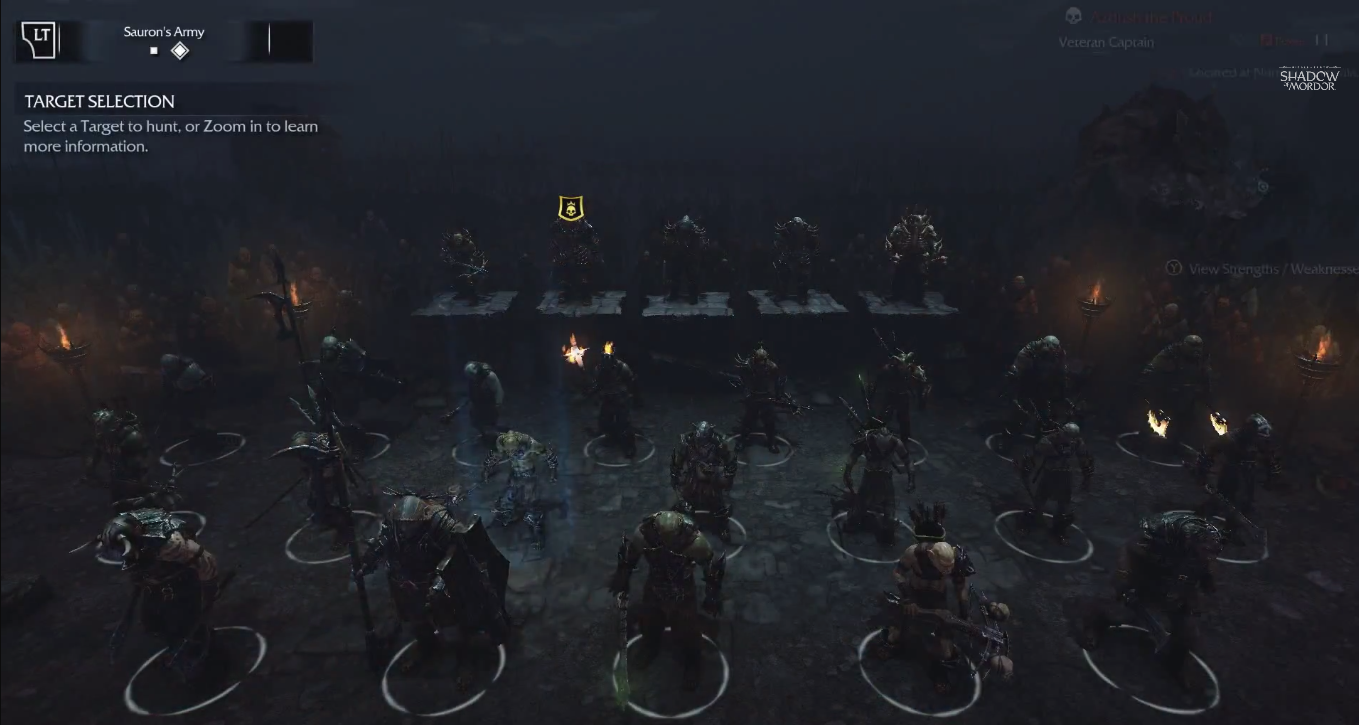Switch to the square page indicator under Sauron's Army
The width and height of the screenshot is (1359, 725).
point(154,50)
